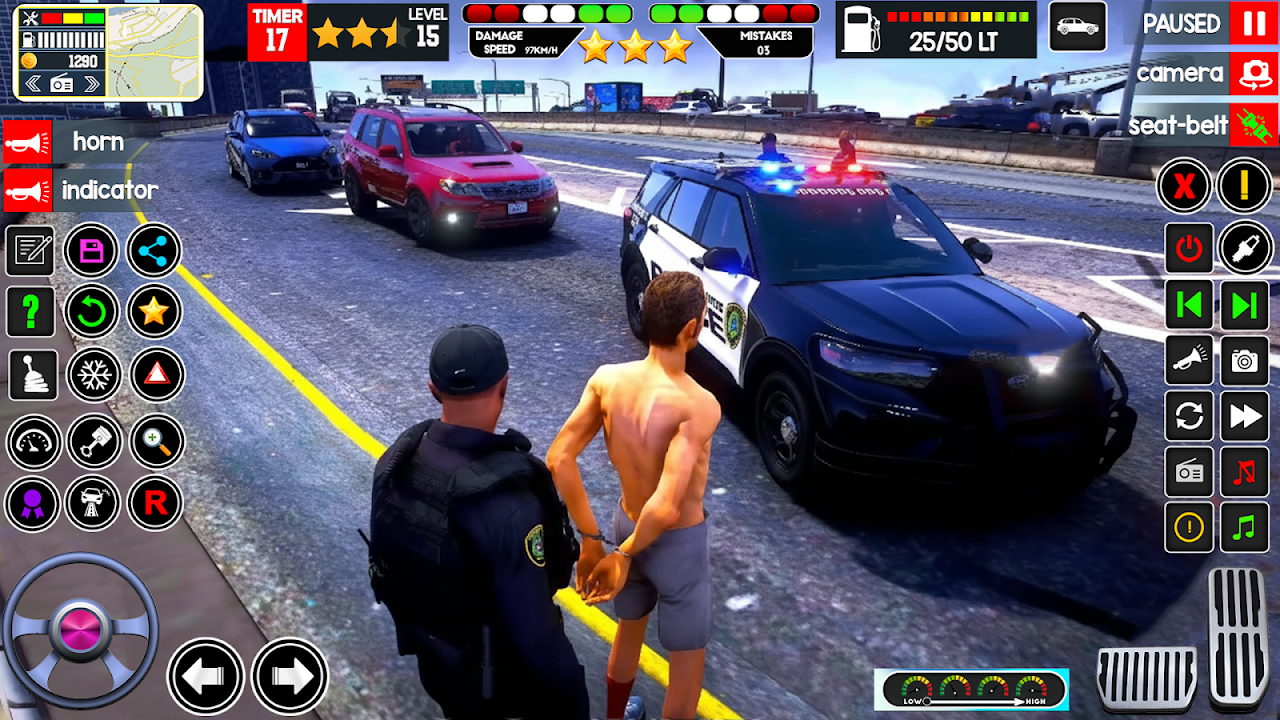The height and width of the screenshot is (720, 1280).
Task: Click the blue share icon
Action: click(154, 250)
